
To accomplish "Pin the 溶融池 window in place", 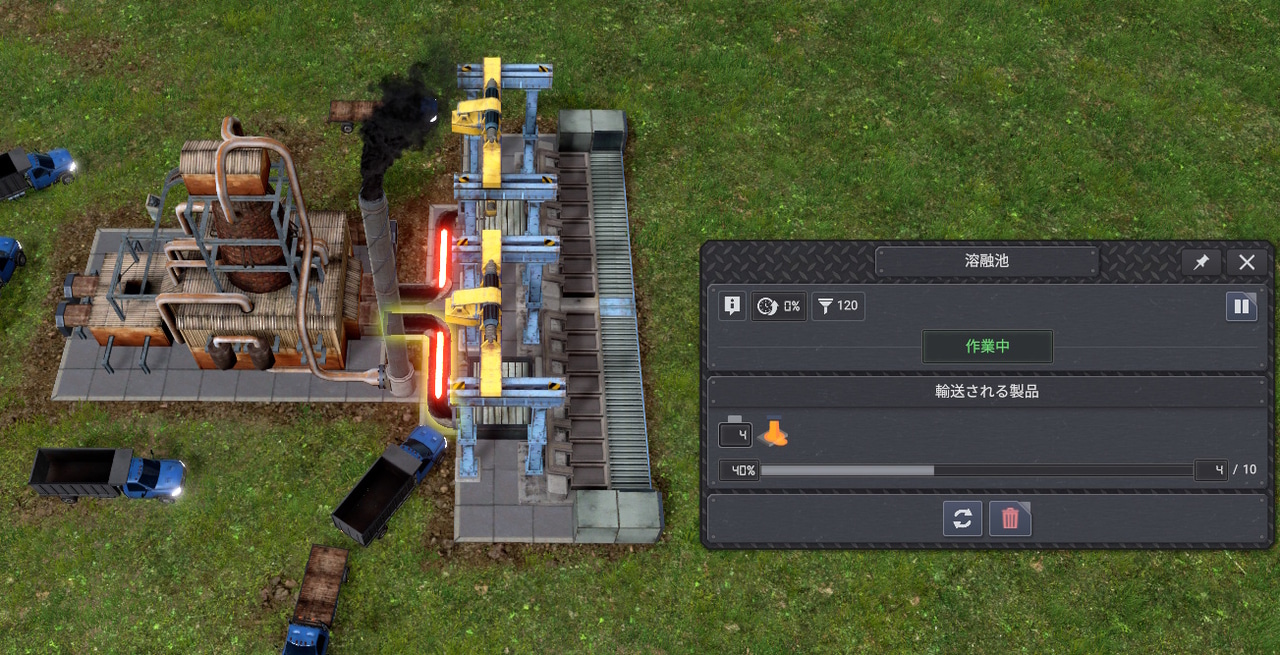I will pos(1201,262).
